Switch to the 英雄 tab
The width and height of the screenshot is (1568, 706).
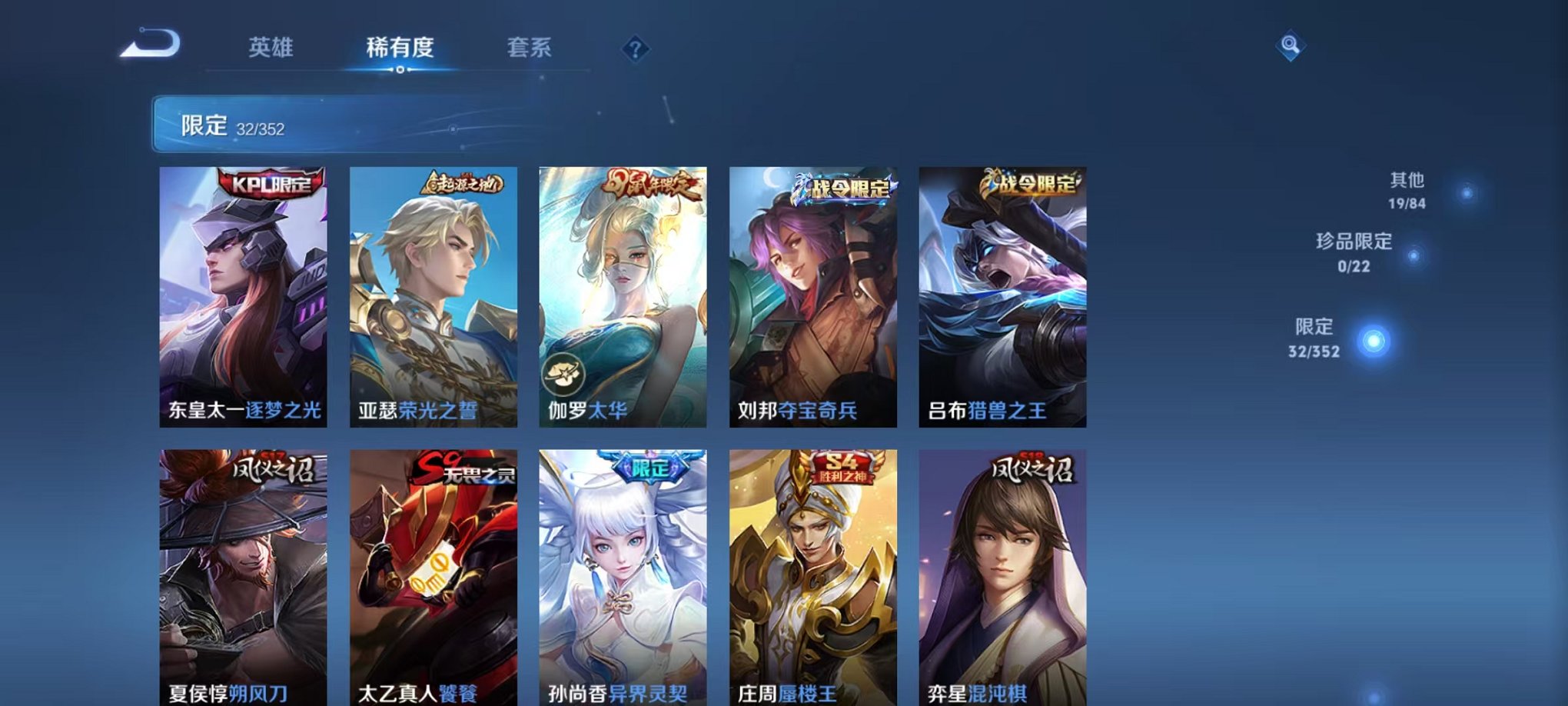tap(269, 48)
